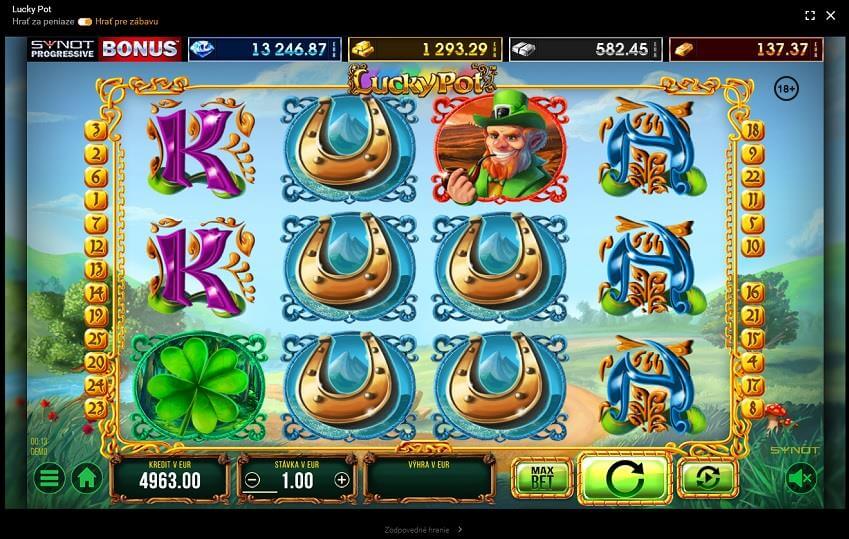Image resolution: width=849 pixels, height=539 pixels.
Task: Go to the home screen via house icon
Action: tap(86, 478)
